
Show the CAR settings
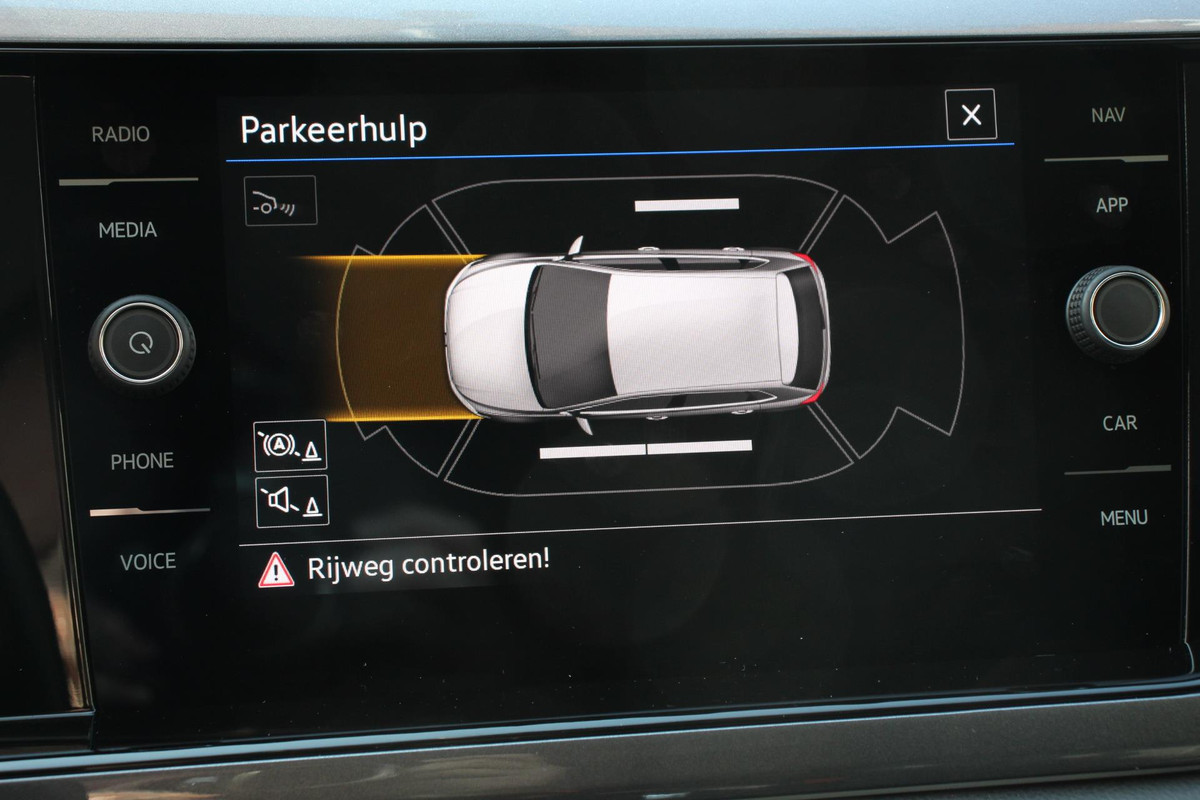[x=1120, y=423]
